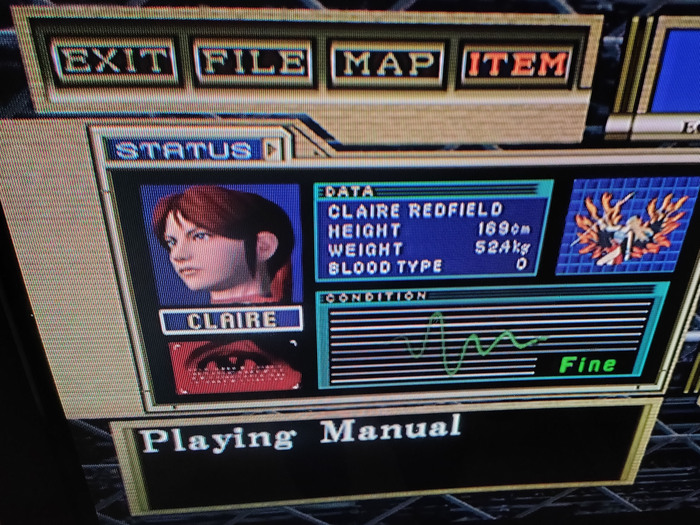The image size is (700, 525).
Task: Open the FILE menu
Action: tap(254, 62)
